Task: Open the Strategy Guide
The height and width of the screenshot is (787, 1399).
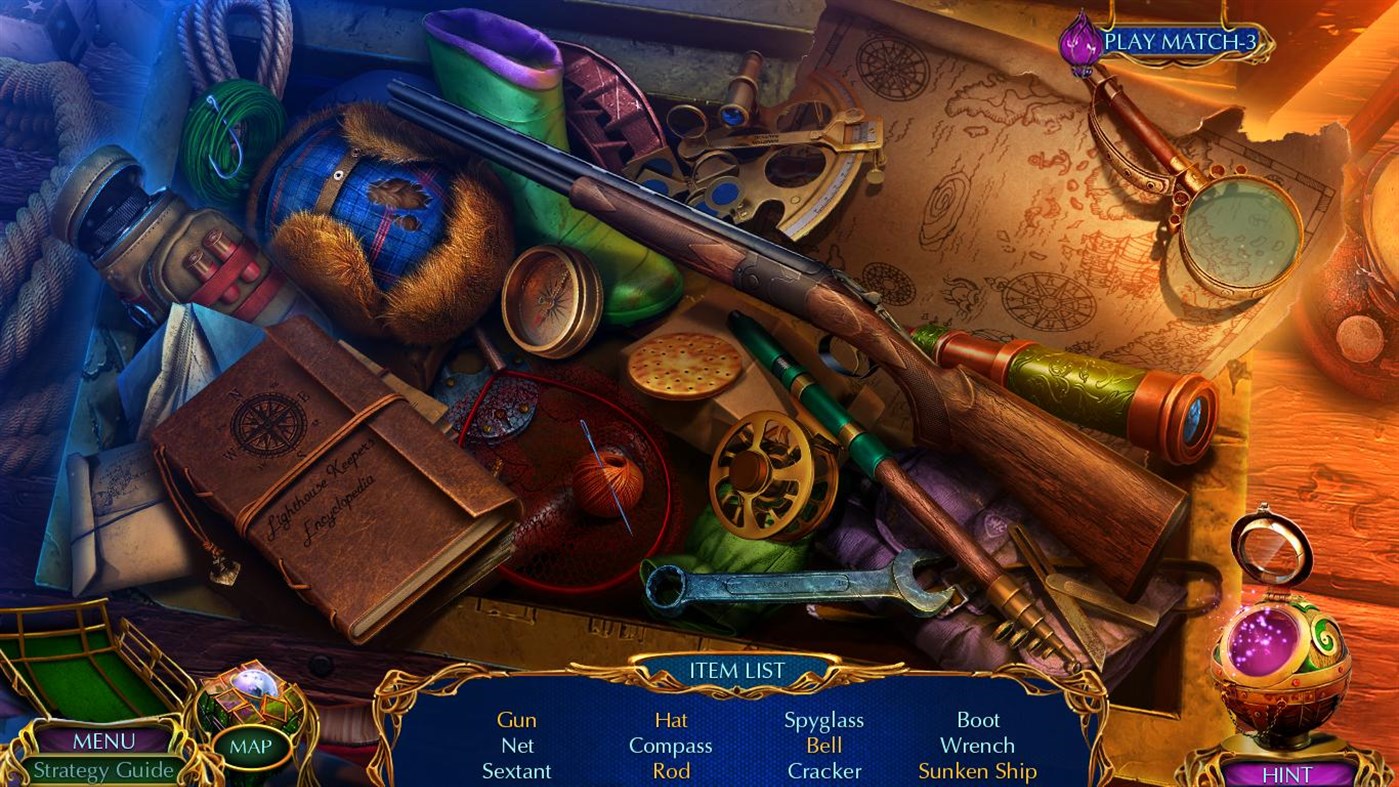Action: 104,770
